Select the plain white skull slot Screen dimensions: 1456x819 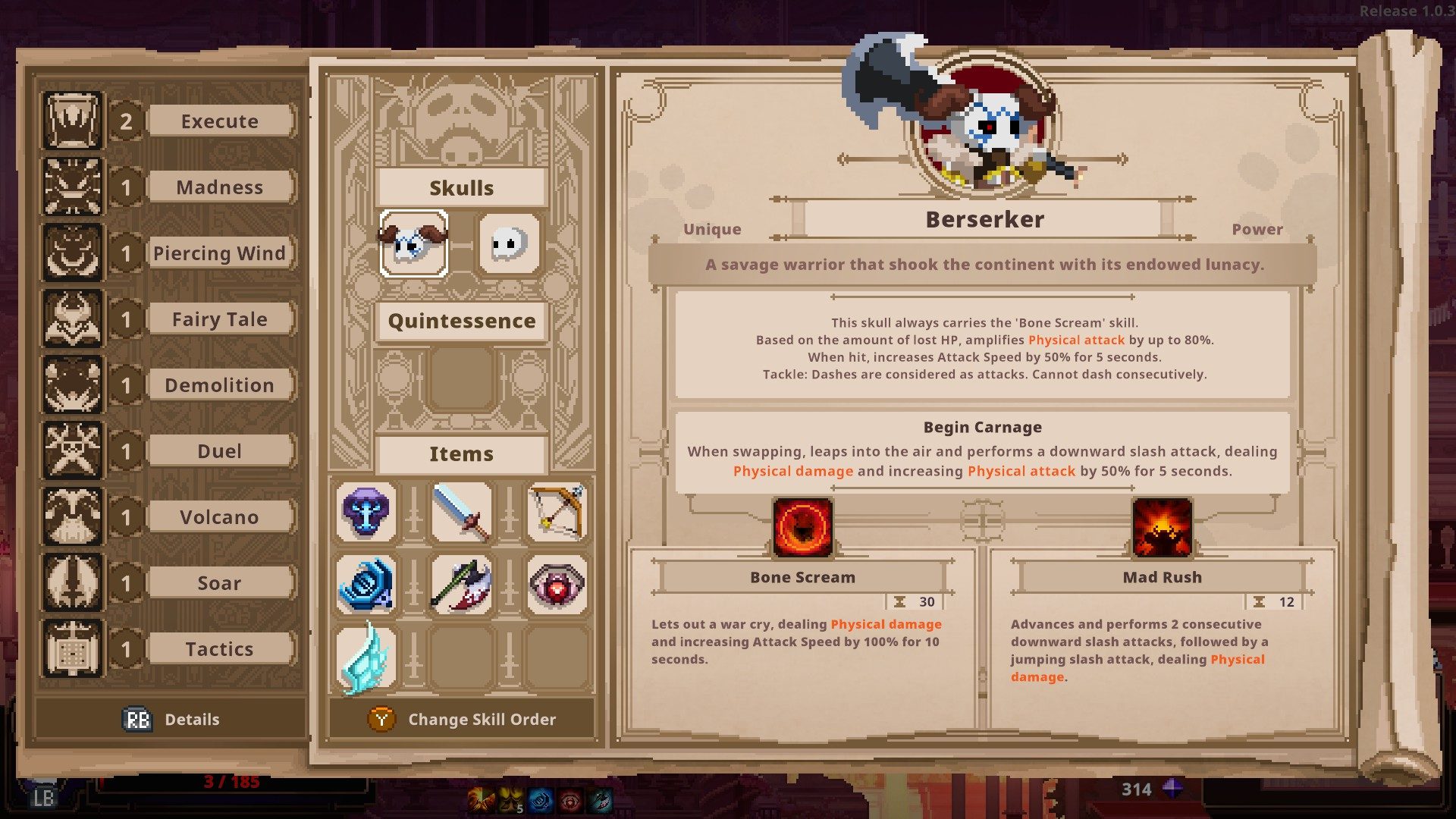509,244
